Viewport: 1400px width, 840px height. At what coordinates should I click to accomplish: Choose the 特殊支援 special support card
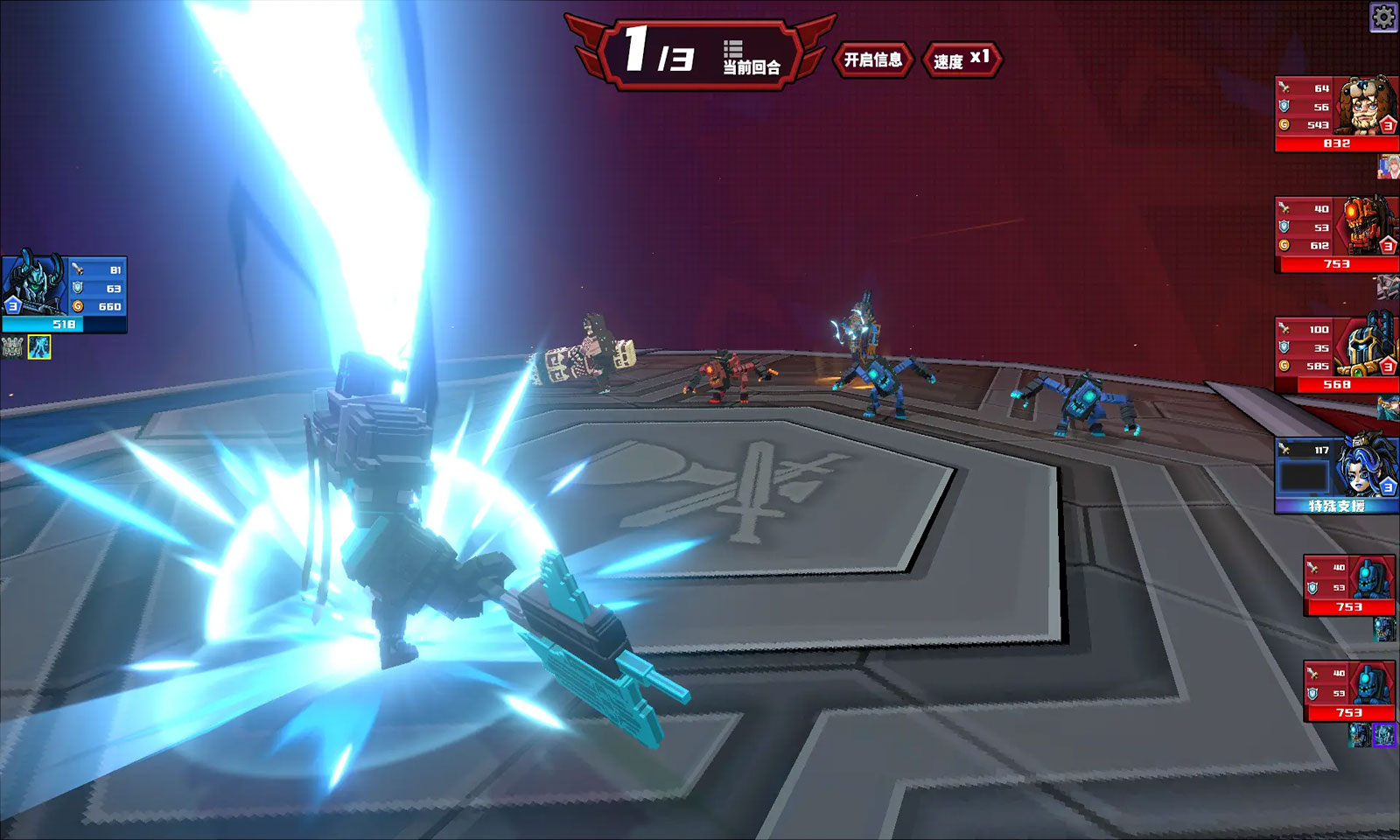[1336, 475]
